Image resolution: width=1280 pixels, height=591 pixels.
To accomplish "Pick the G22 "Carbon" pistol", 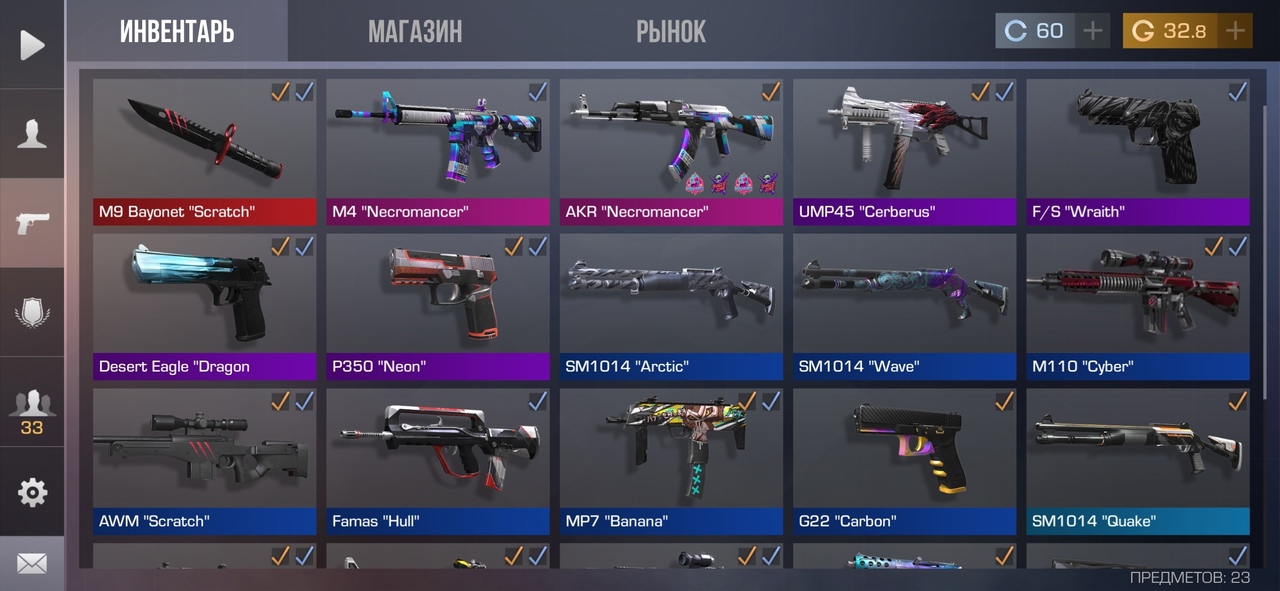I will coord(904,460).
